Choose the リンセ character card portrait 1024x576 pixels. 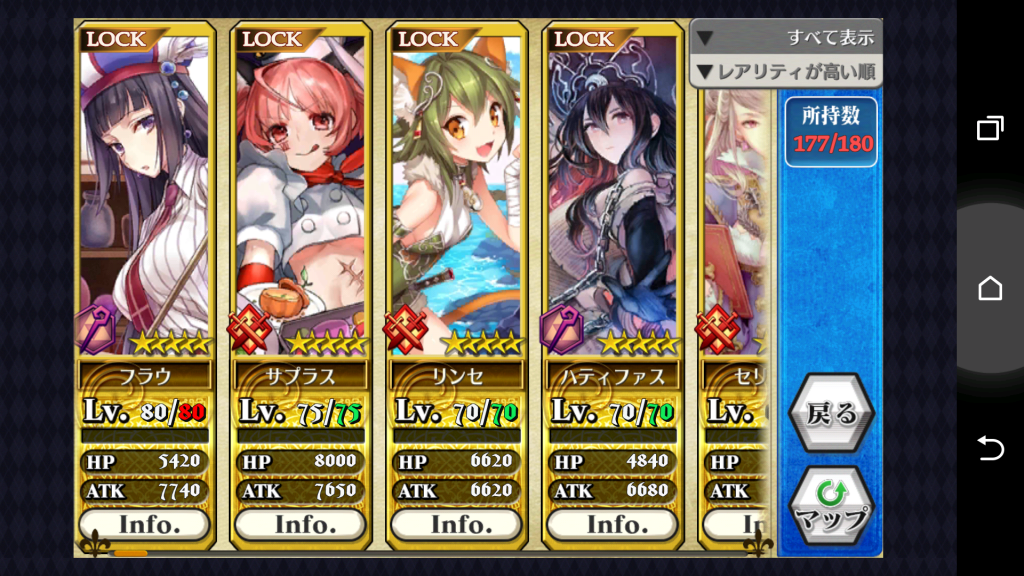[x=456, y=190]
